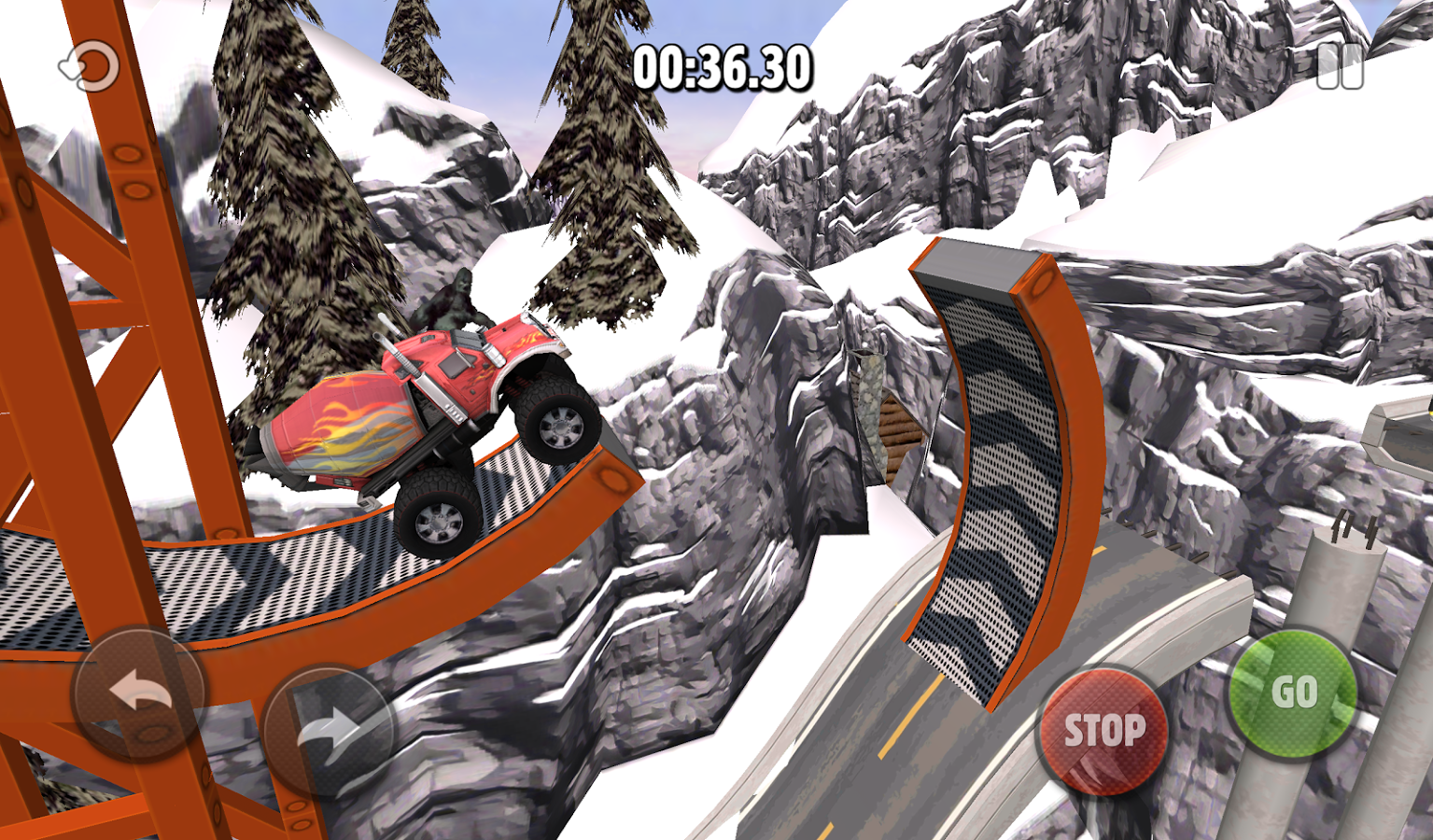Tilt the truck forward with the right arrow
The image size is (1433, 840).
[x=328, y=731]
